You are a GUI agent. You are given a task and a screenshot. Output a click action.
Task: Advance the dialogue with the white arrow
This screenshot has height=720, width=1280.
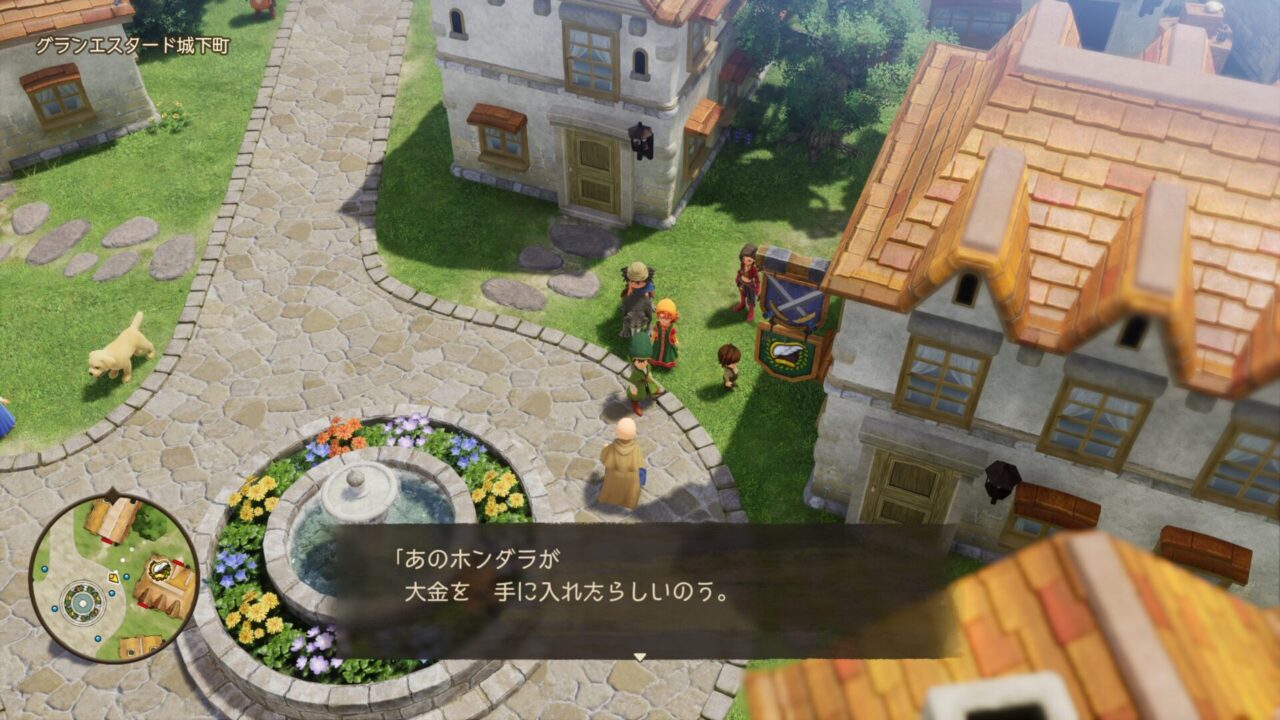coord(640,657)
